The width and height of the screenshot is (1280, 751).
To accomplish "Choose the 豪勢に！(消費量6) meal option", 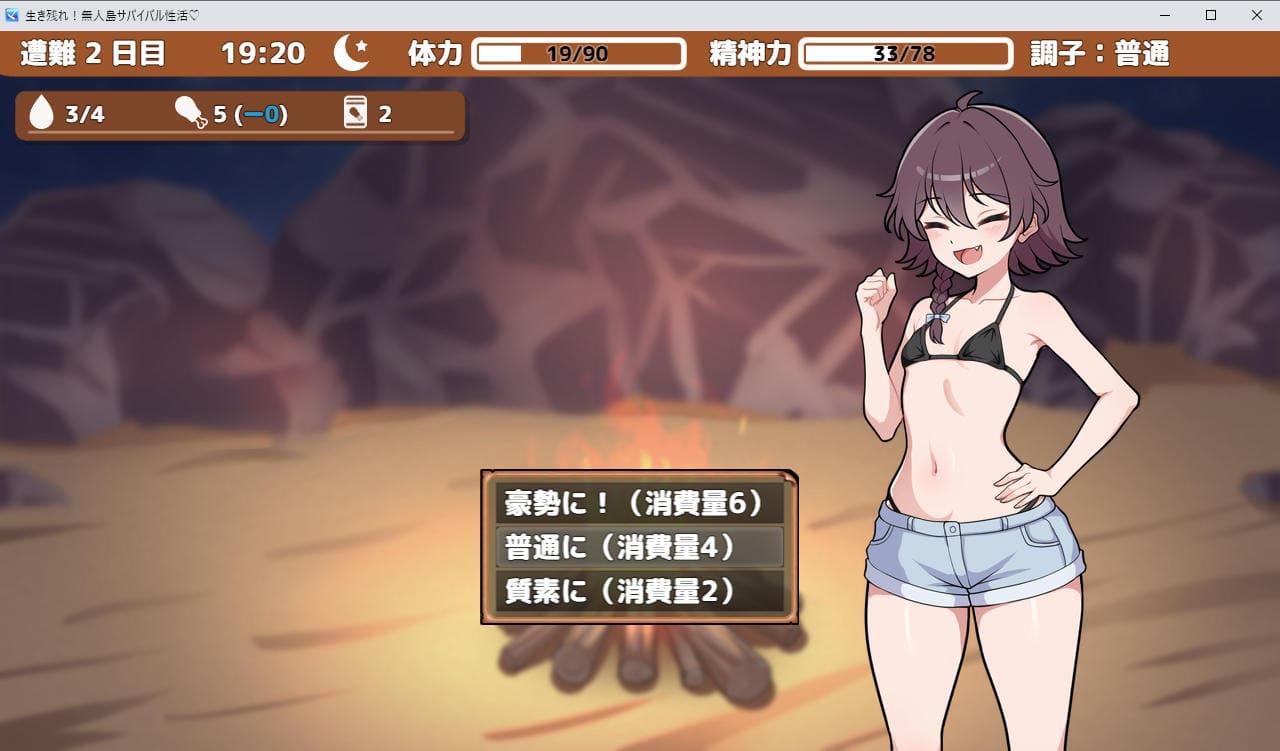I will pyautogui.click(x=639, y=503).
